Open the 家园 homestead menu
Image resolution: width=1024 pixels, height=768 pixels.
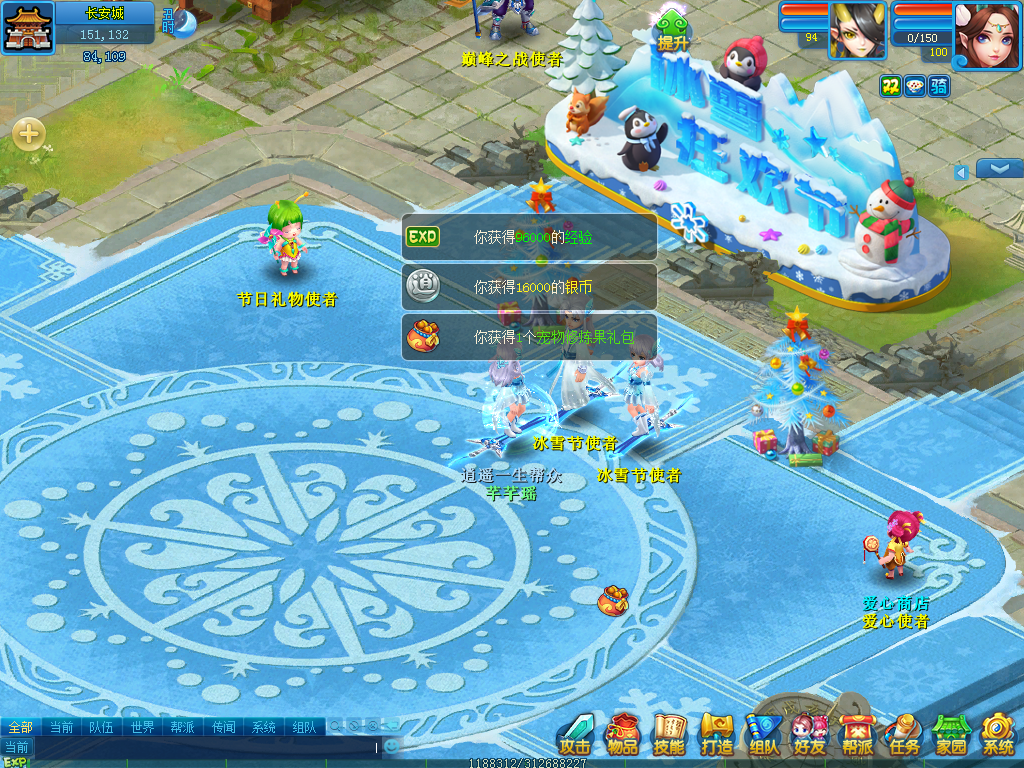coord(951,735)
